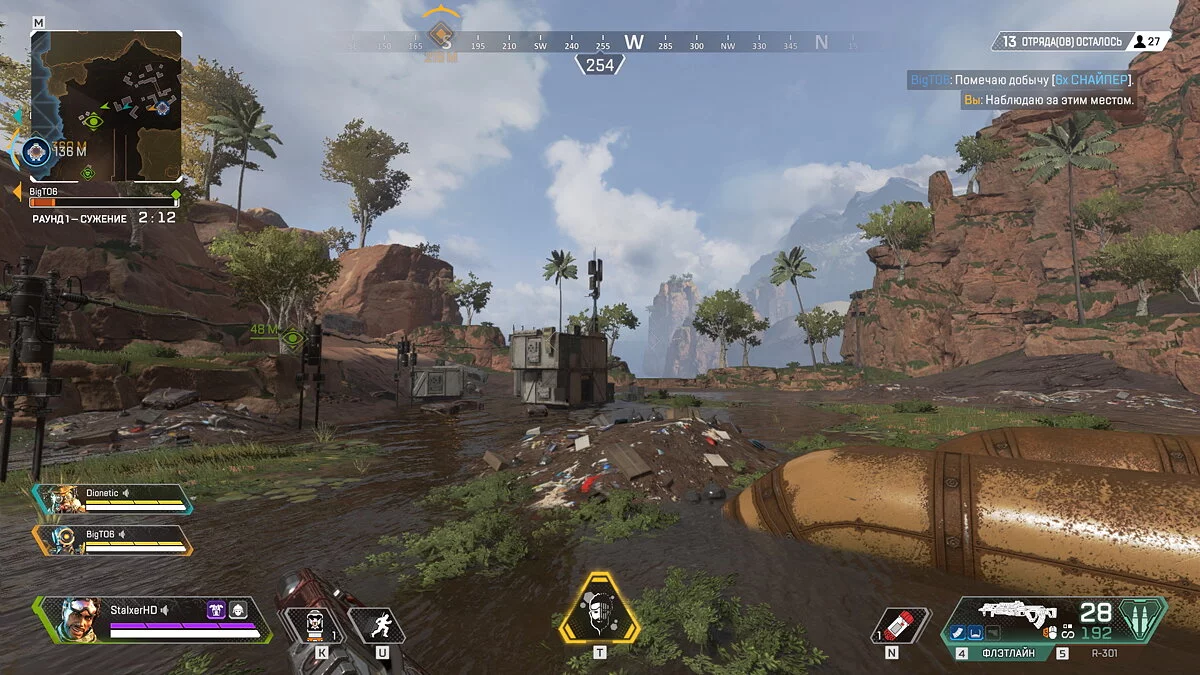Click the players alive count icon

pos(1138,41)
